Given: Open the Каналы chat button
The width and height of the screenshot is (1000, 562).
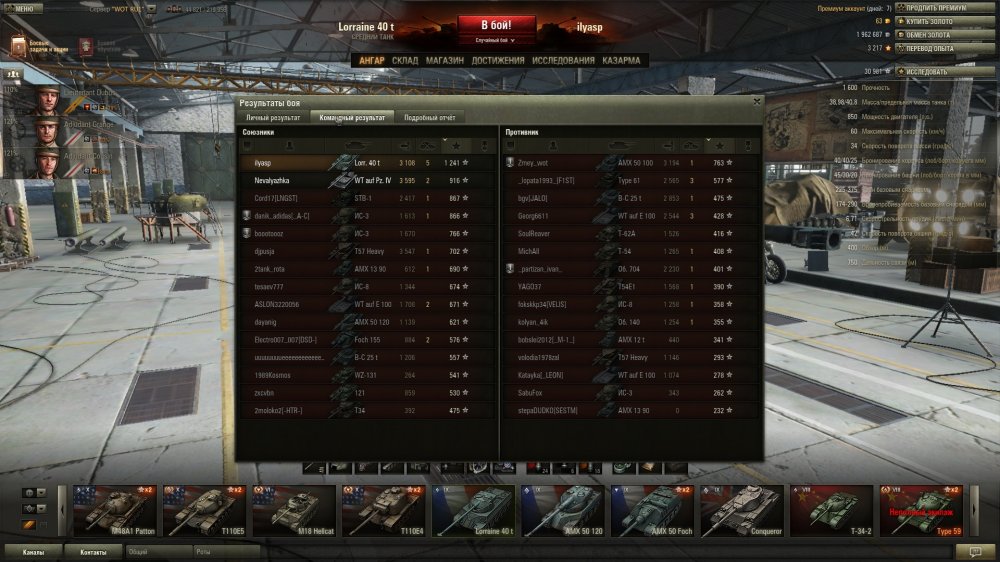Looking at the screenshot, I should [x=33, y=551].
